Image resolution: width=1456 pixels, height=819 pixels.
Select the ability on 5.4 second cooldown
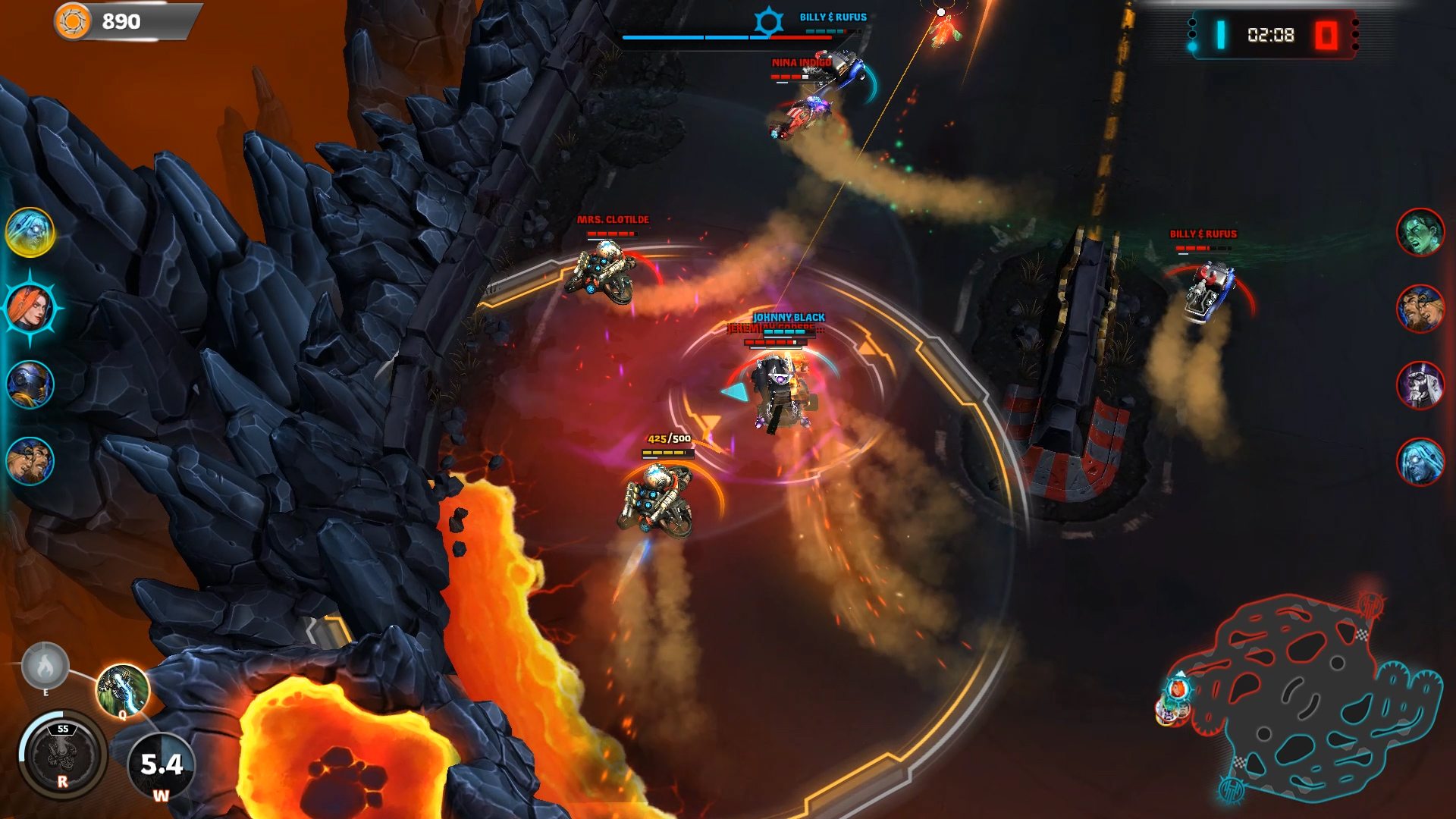tap(161, 766)
